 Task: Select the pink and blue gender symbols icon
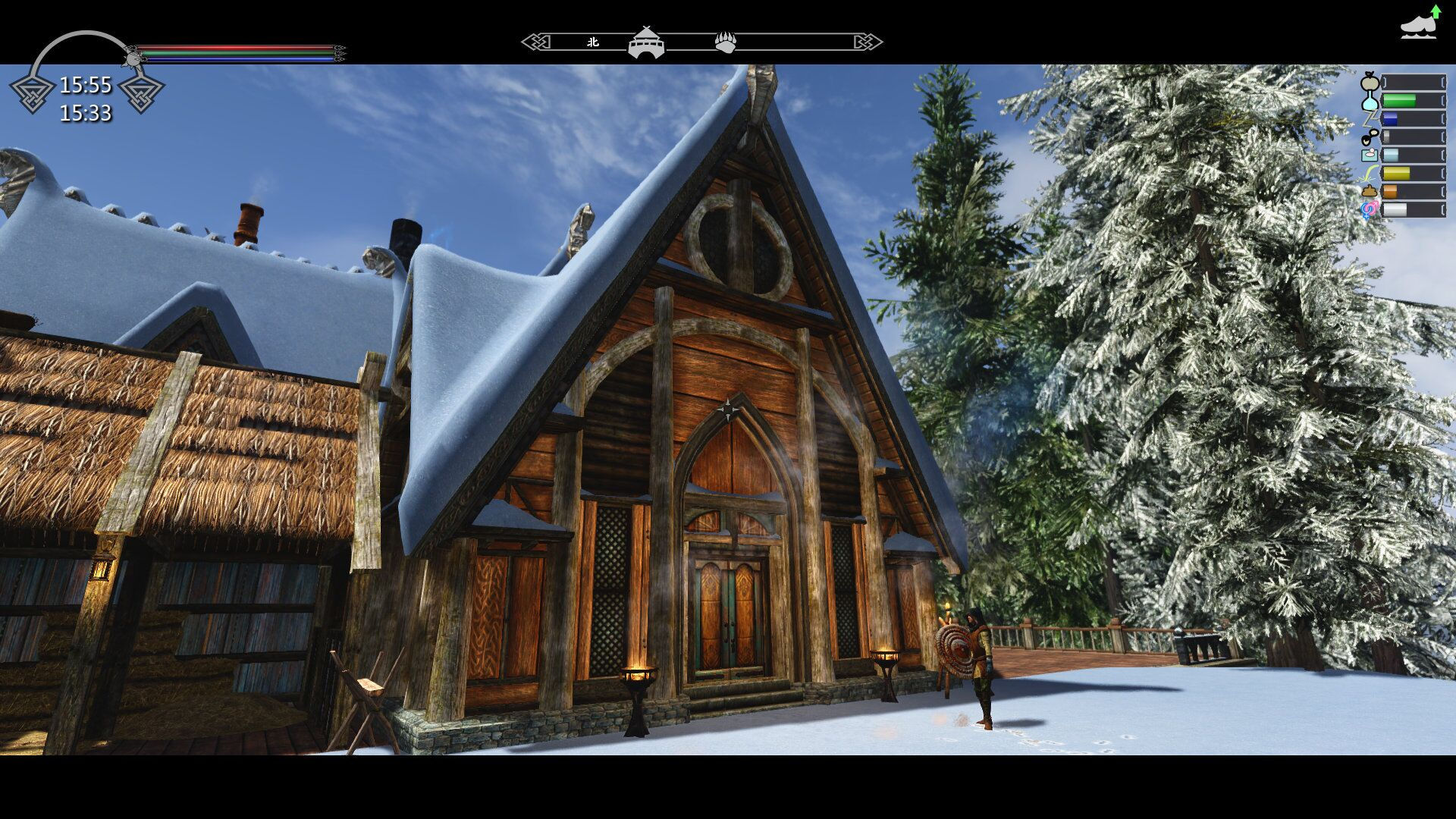(1370, 210)
